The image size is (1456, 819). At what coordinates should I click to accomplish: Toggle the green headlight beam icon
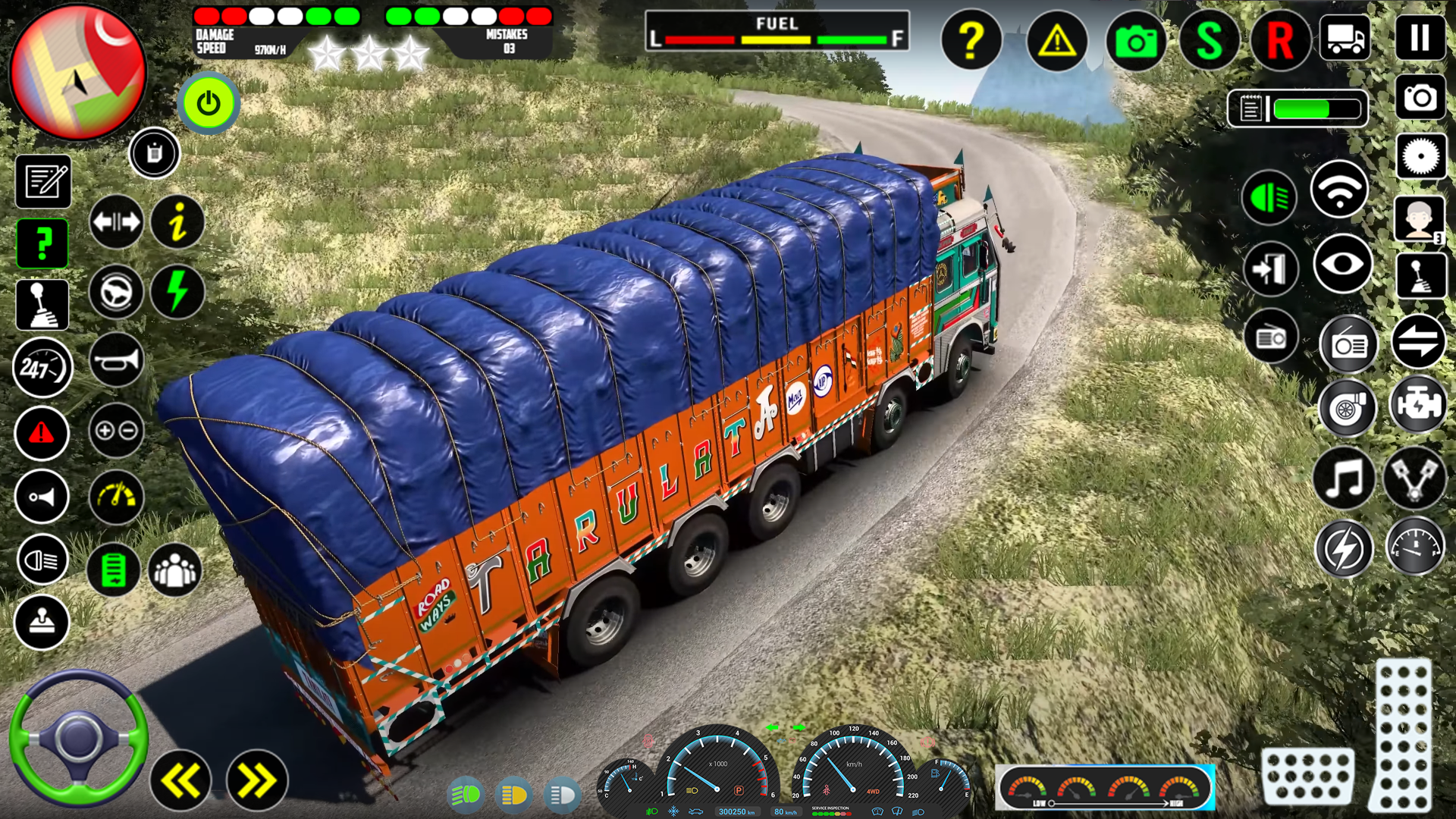pos(1269,197)
